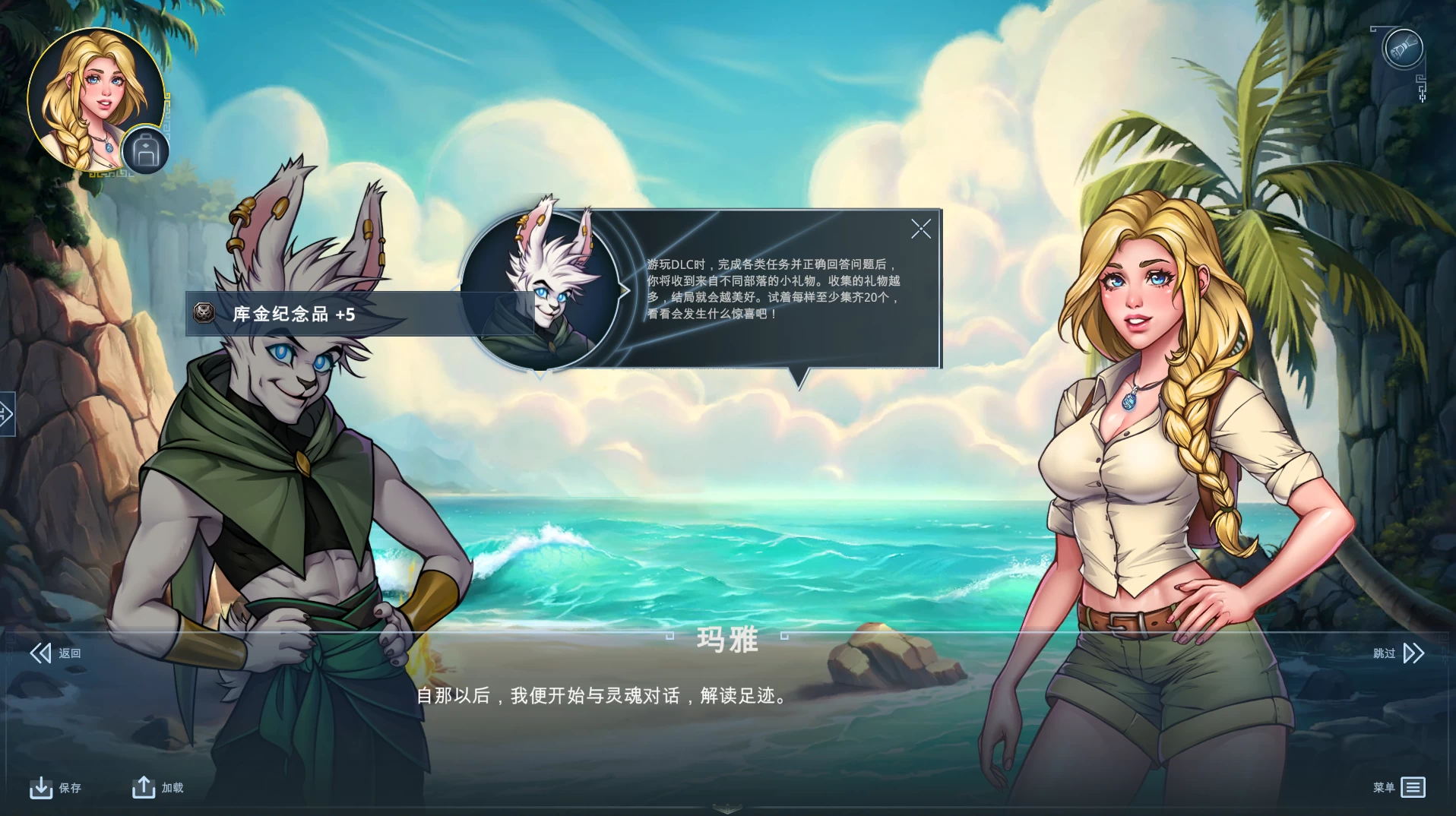Open the backpack inventory icon on Maya's portrait
1456x816 pixels.
(x=145, y=150)
